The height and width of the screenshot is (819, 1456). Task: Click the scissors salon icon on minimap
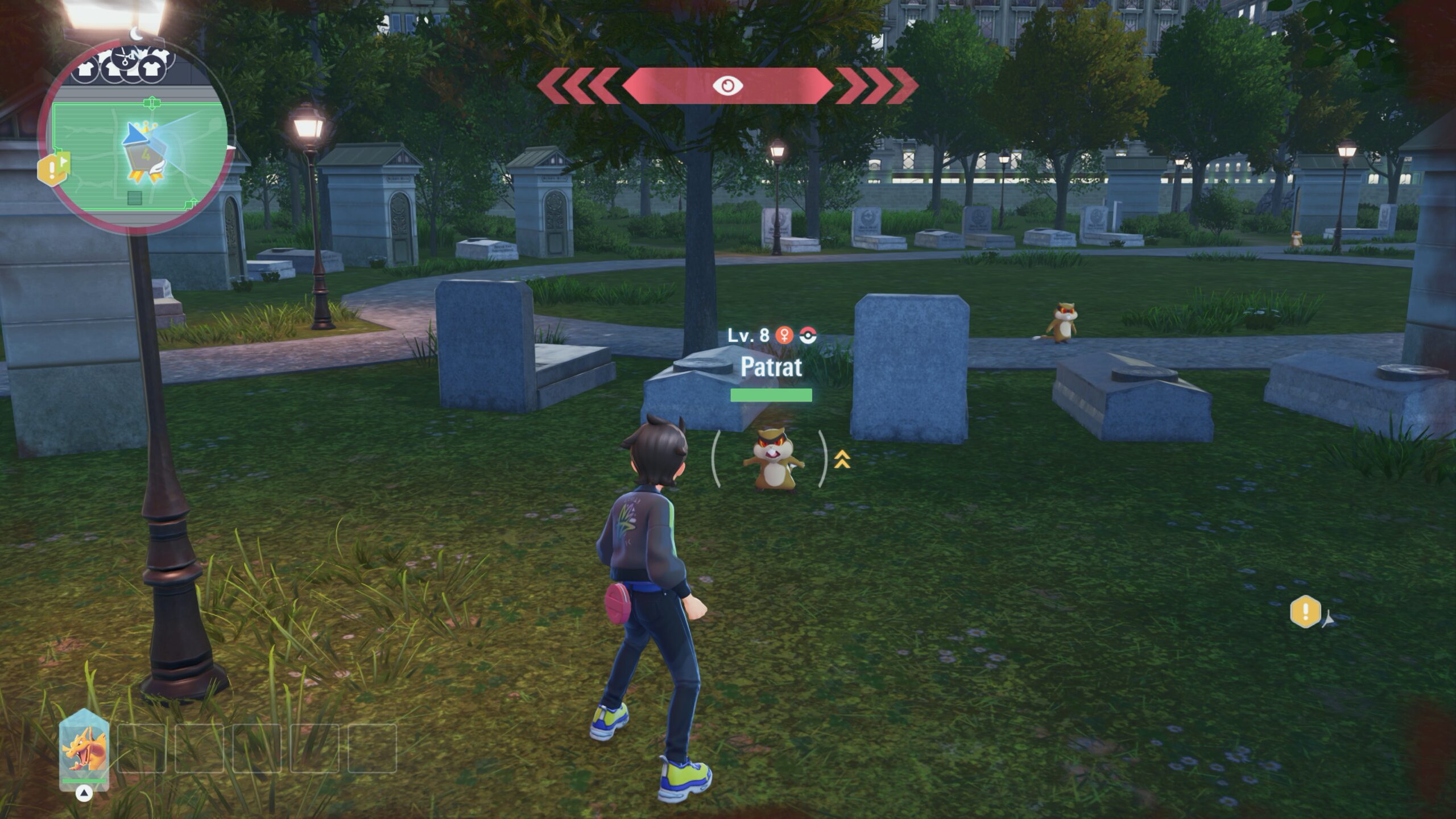coord(129,56)
